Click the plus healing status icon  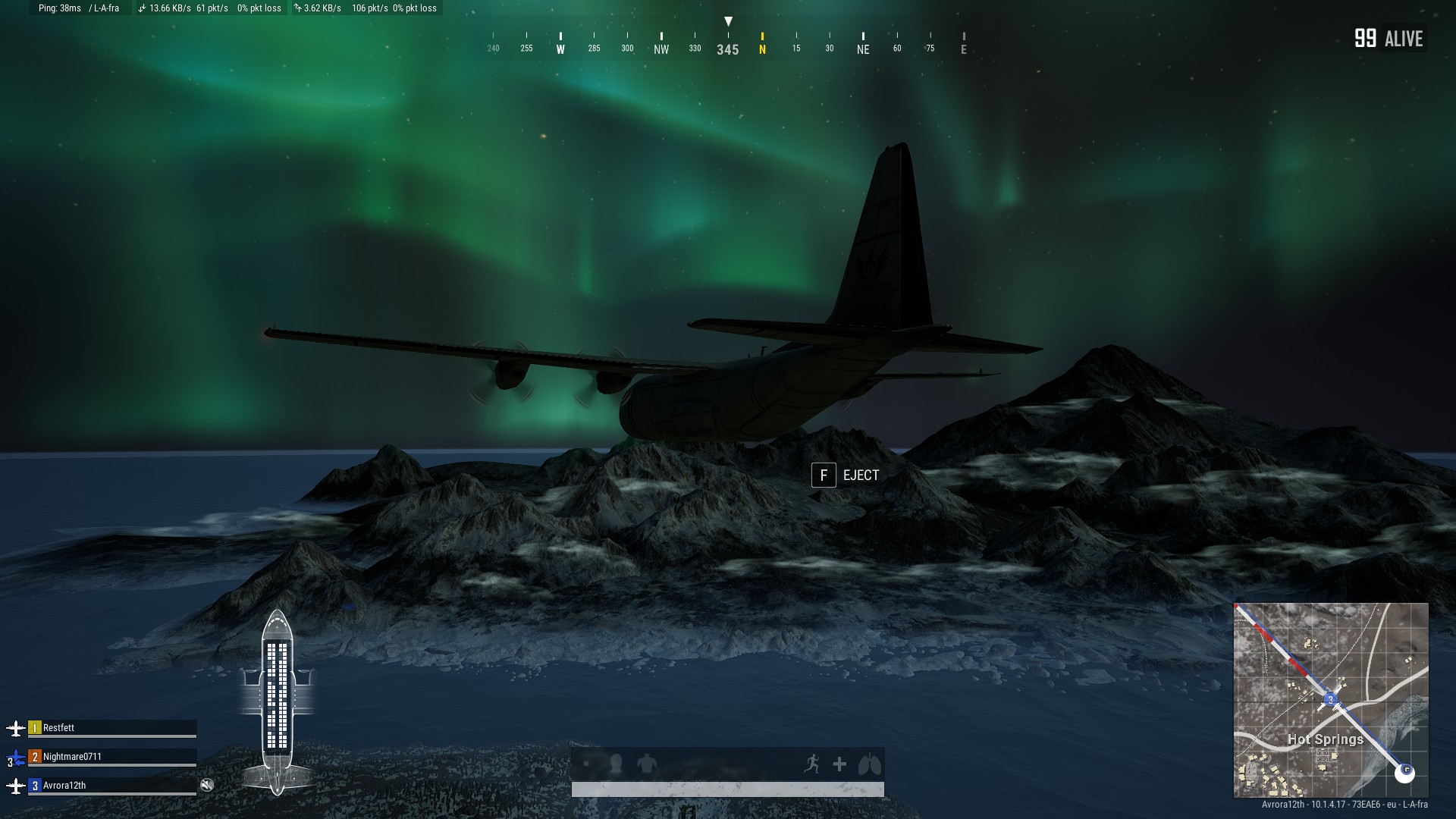click(839, 764)
